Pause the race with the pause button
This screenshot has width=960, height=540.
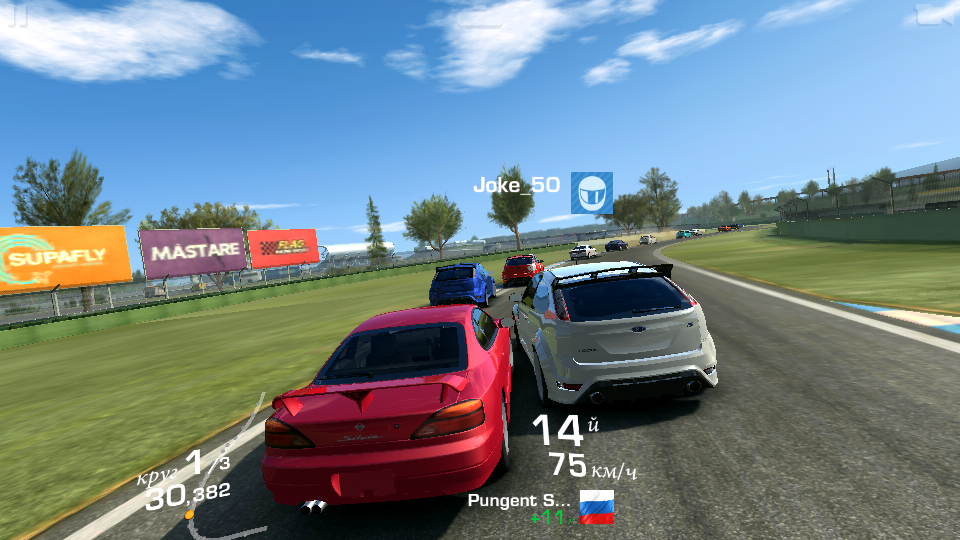click(x=19, y=15)
